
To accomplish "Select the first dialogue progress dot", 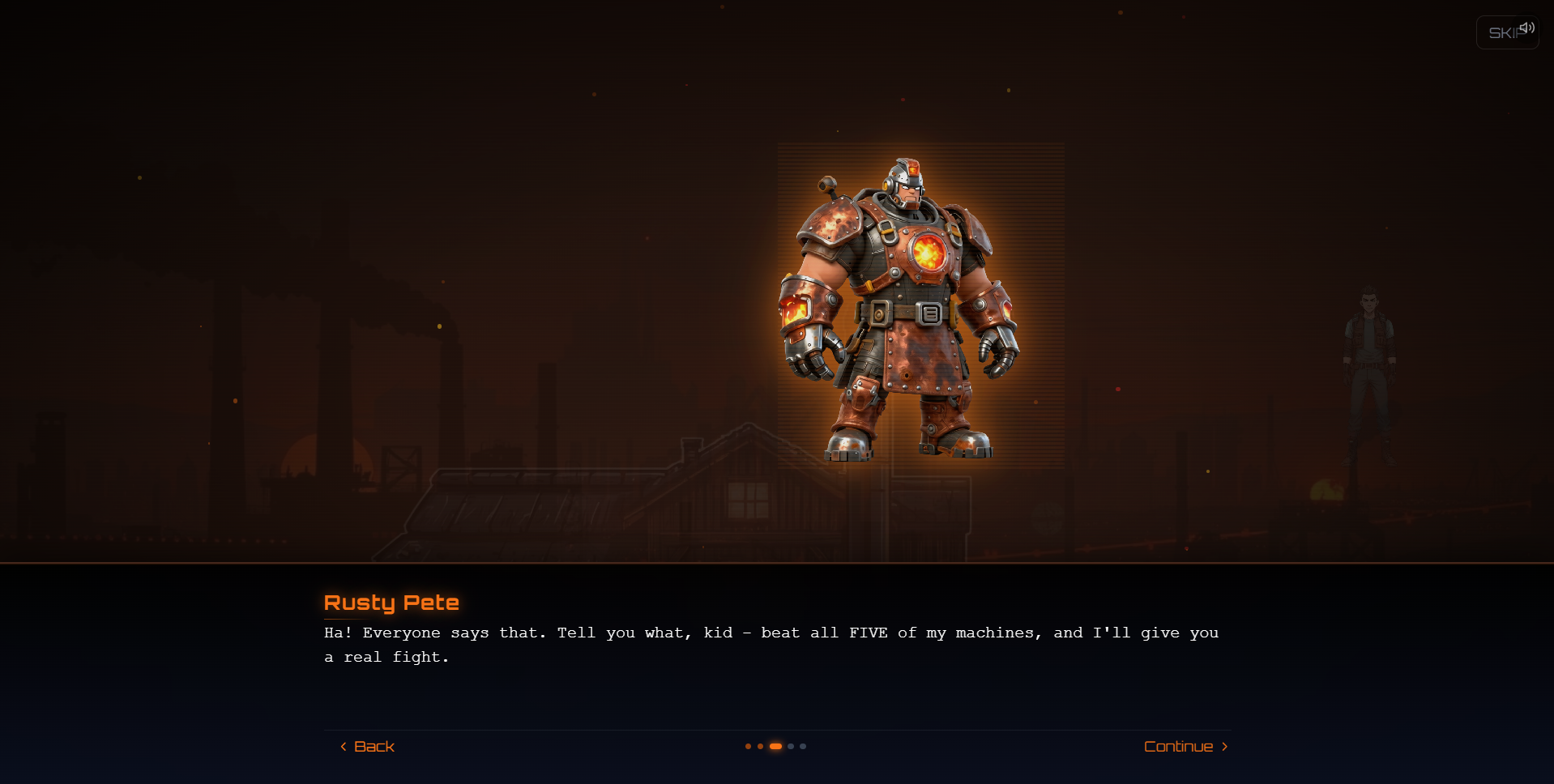I will [748, 746].
